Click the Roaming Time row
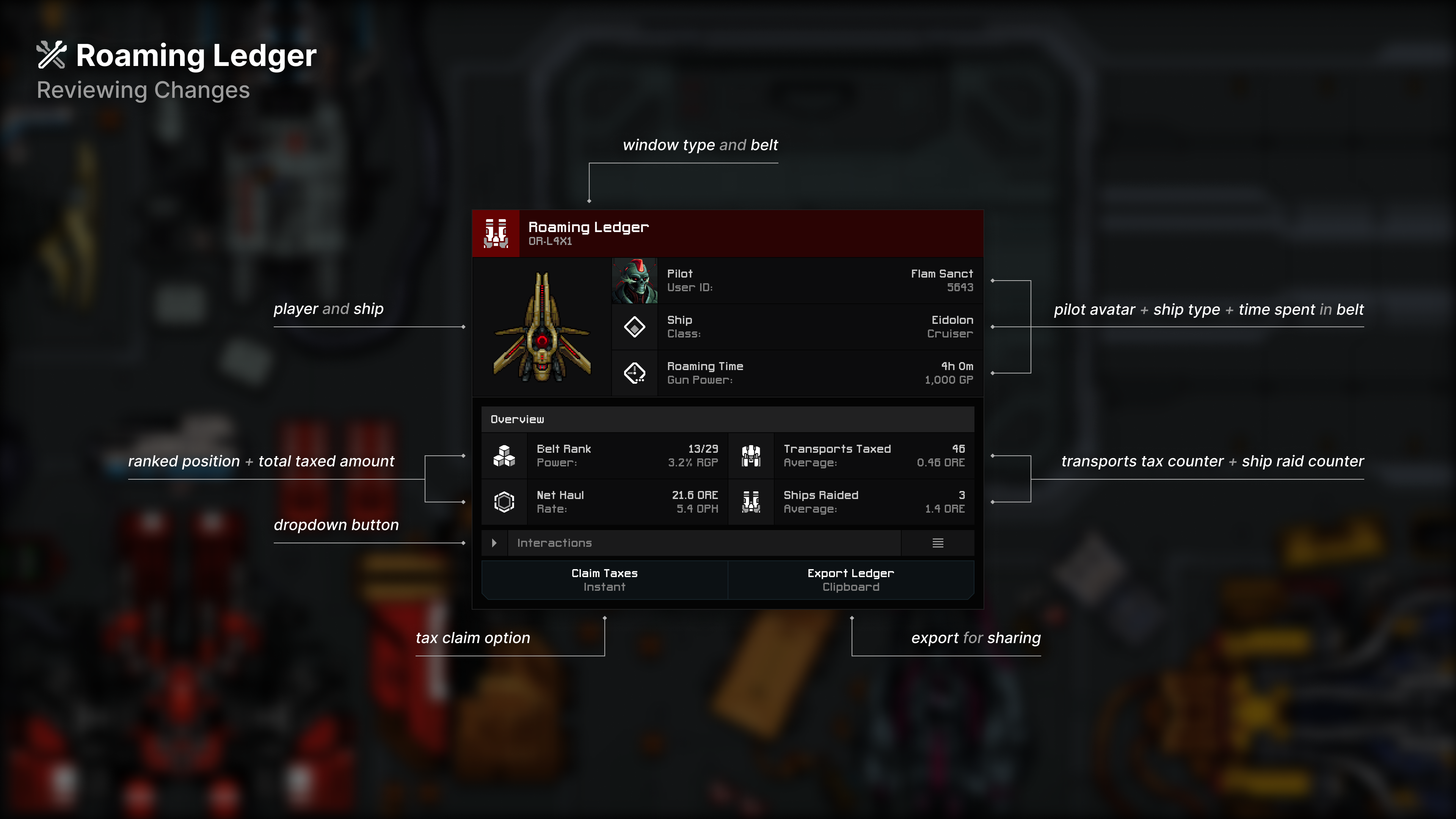Image resolution: width=1456 pixels, height=819 pixels. pos(797,373)
